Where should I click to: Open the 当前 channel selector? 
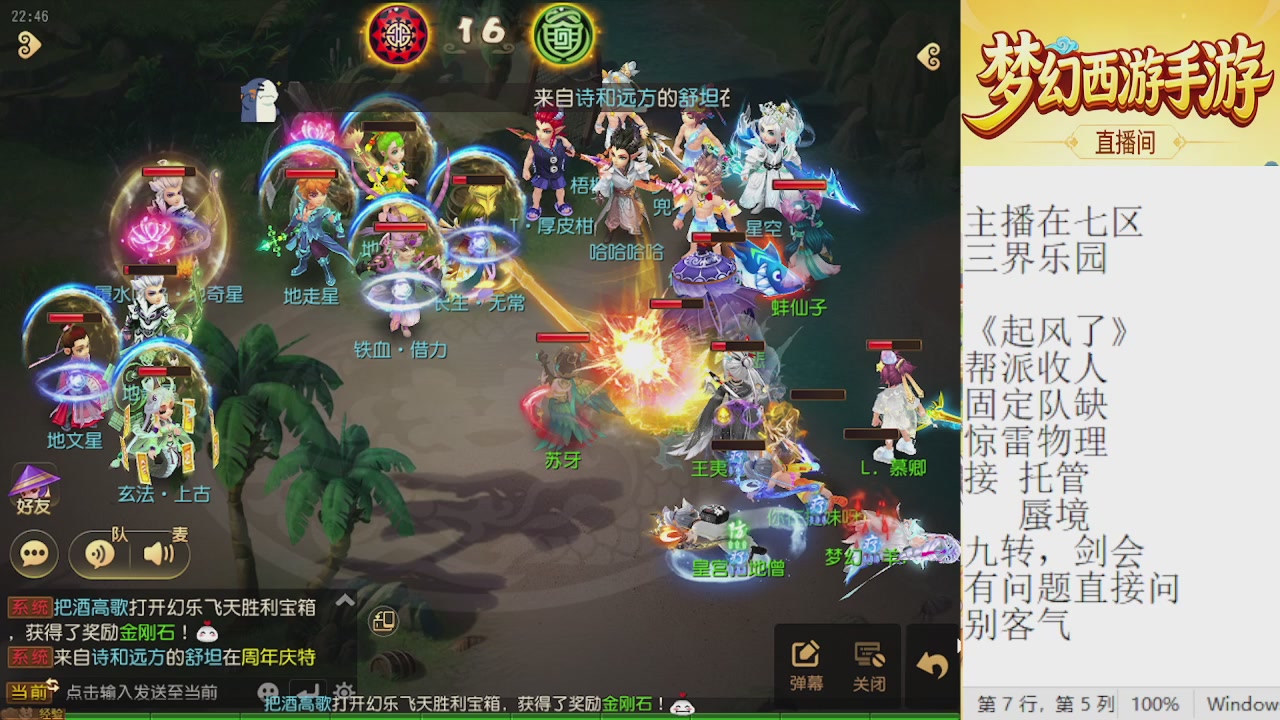point(28,691)
